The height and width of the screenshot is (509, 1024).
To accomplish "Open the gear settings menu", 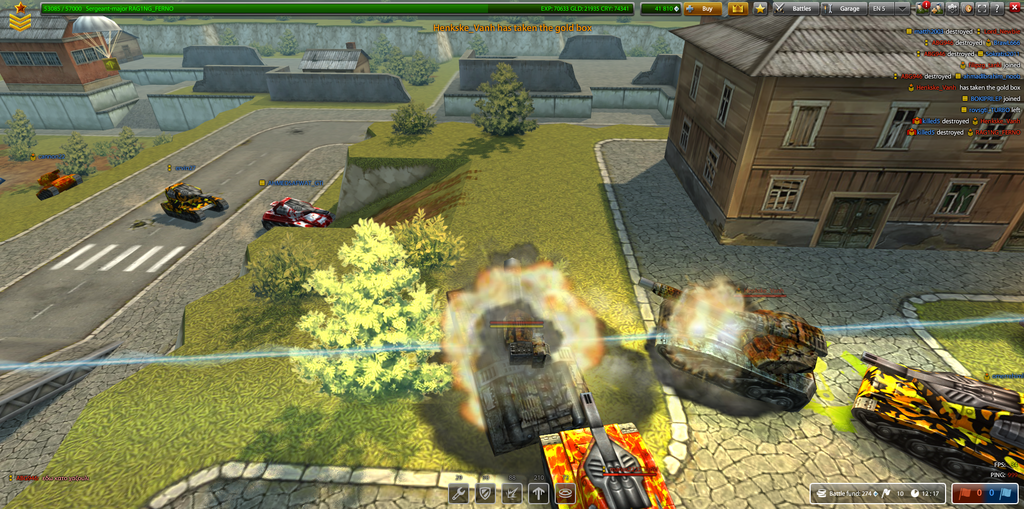I will coord(951,8).
